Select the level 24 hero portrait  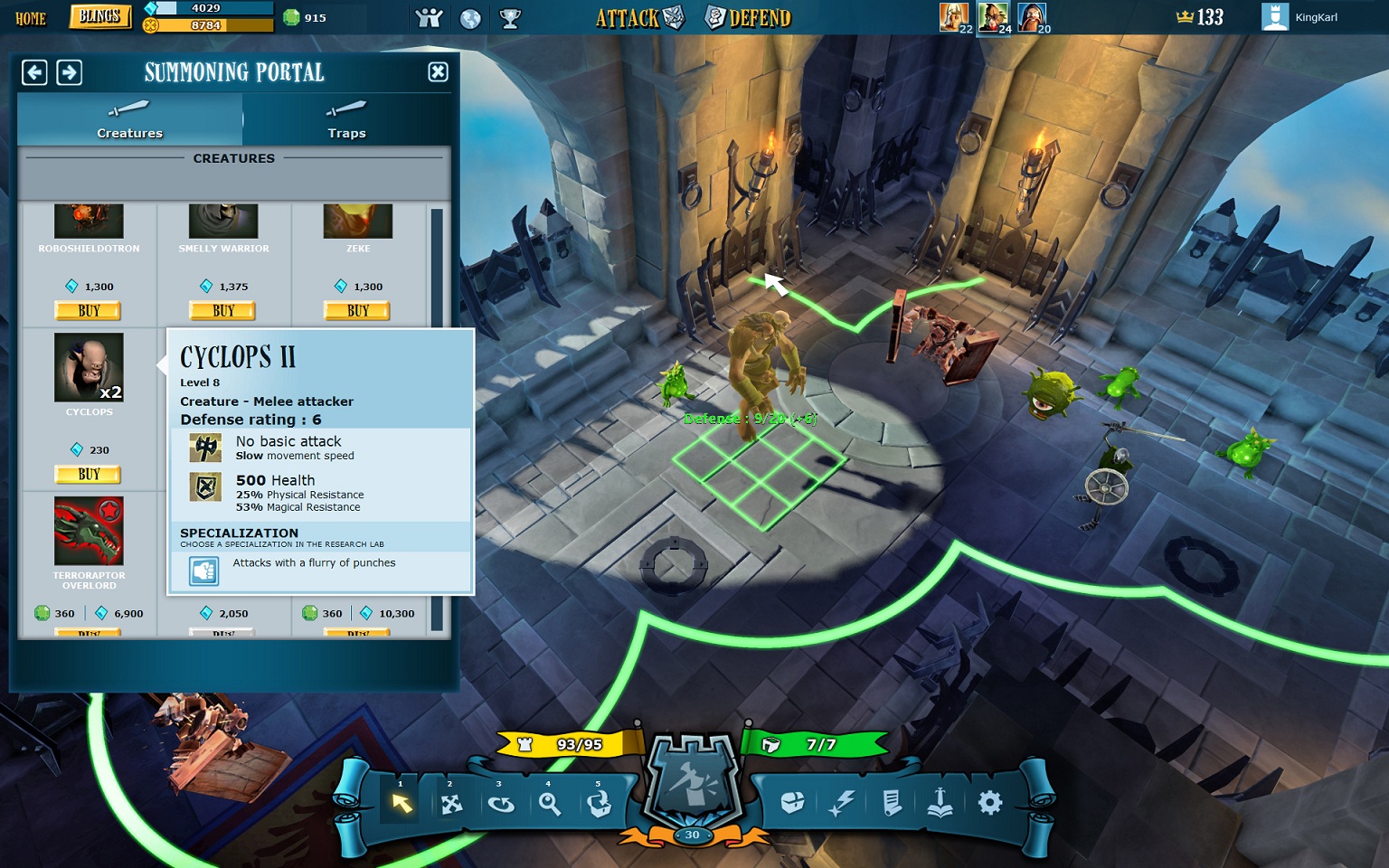993,17
